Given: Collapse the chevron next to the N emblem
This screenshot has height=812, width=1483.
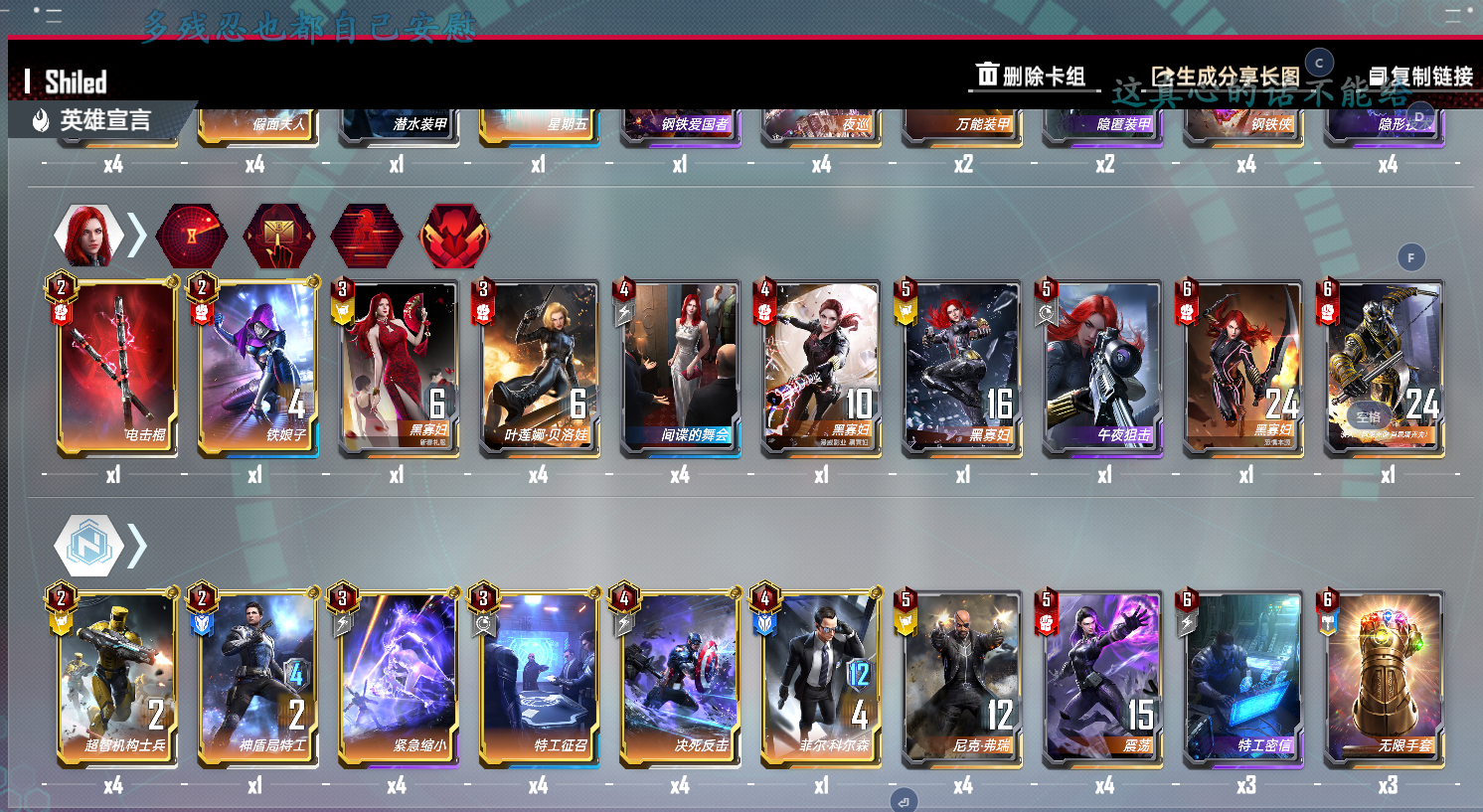Looking at the screenshot, I should coord(135,544).
